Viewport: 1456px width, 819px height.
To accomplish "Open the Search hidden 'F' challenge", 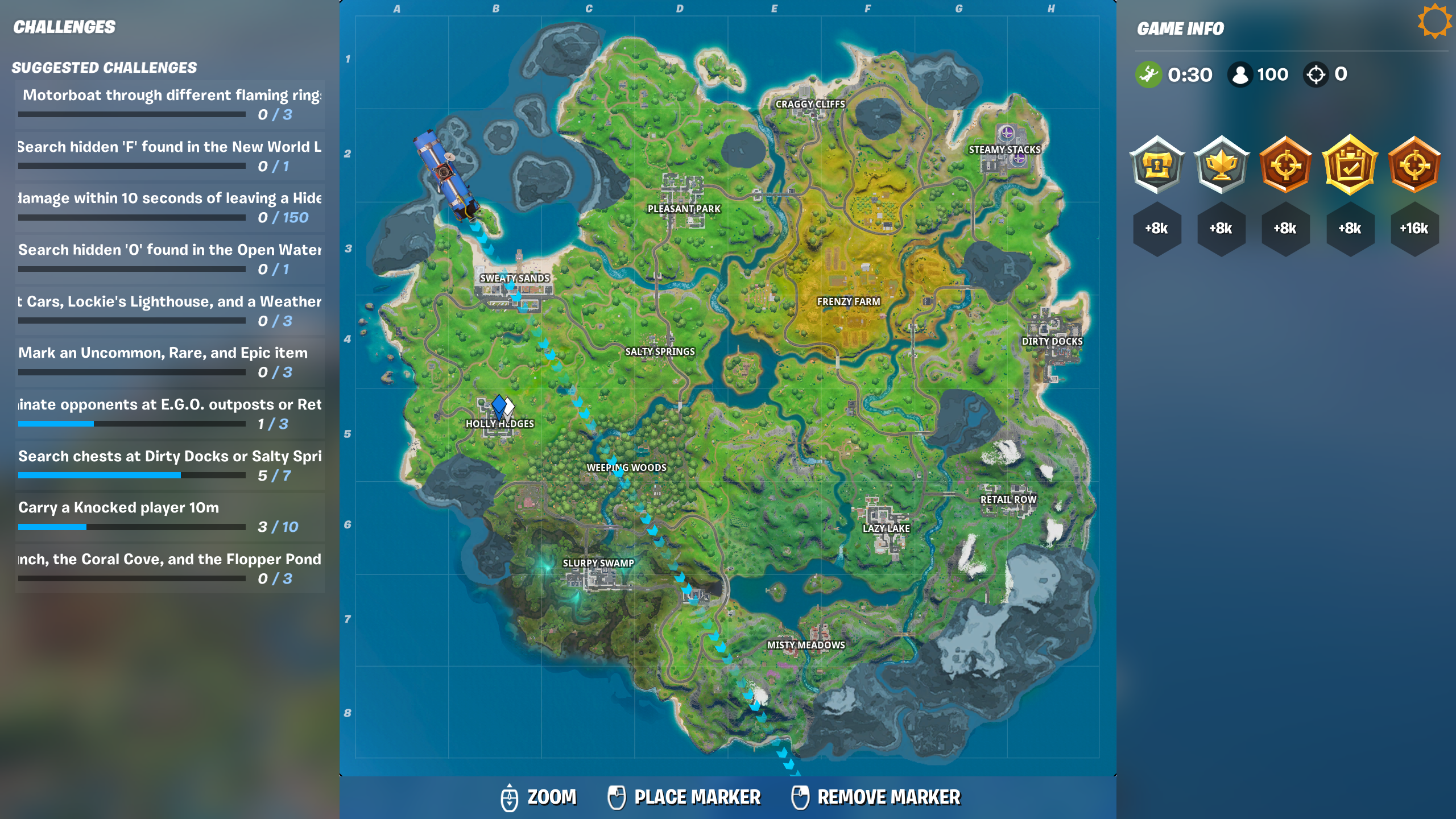I will (x=169, y=155).
